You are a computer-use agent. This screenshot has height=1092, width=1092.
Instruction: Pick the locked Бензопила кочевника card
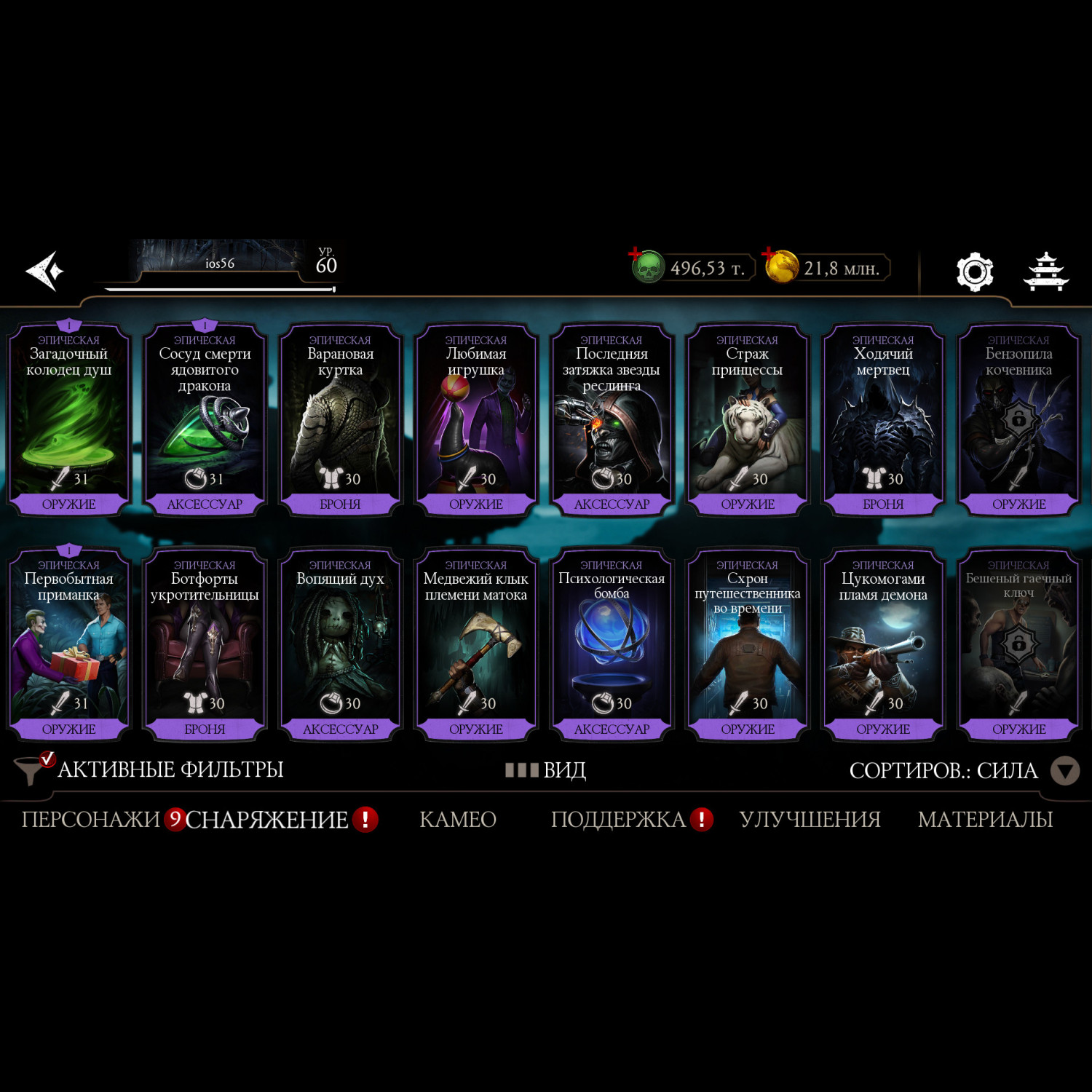click(1018, 420)
